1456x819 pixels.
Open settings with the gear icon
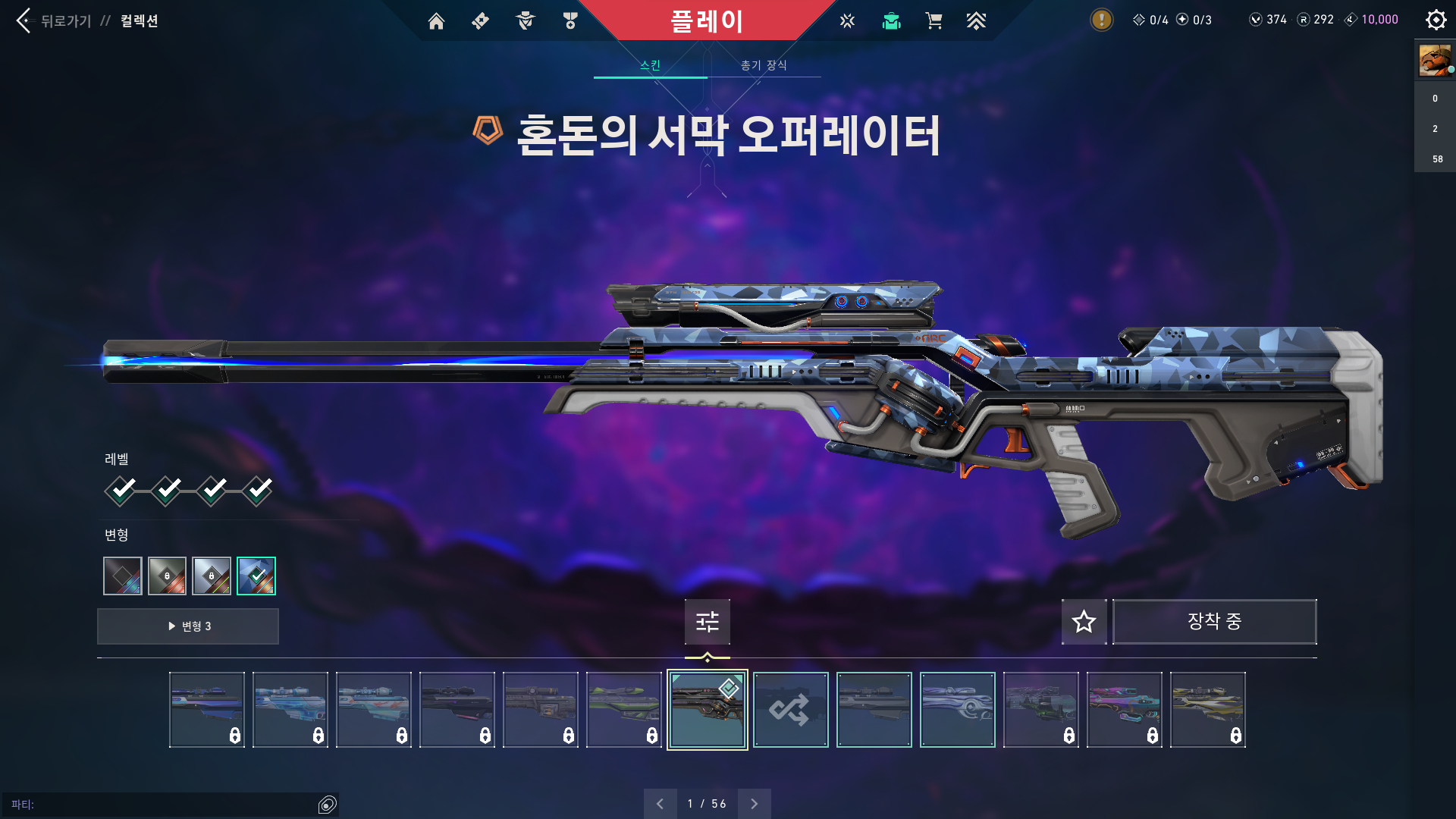click(1436, 20)
